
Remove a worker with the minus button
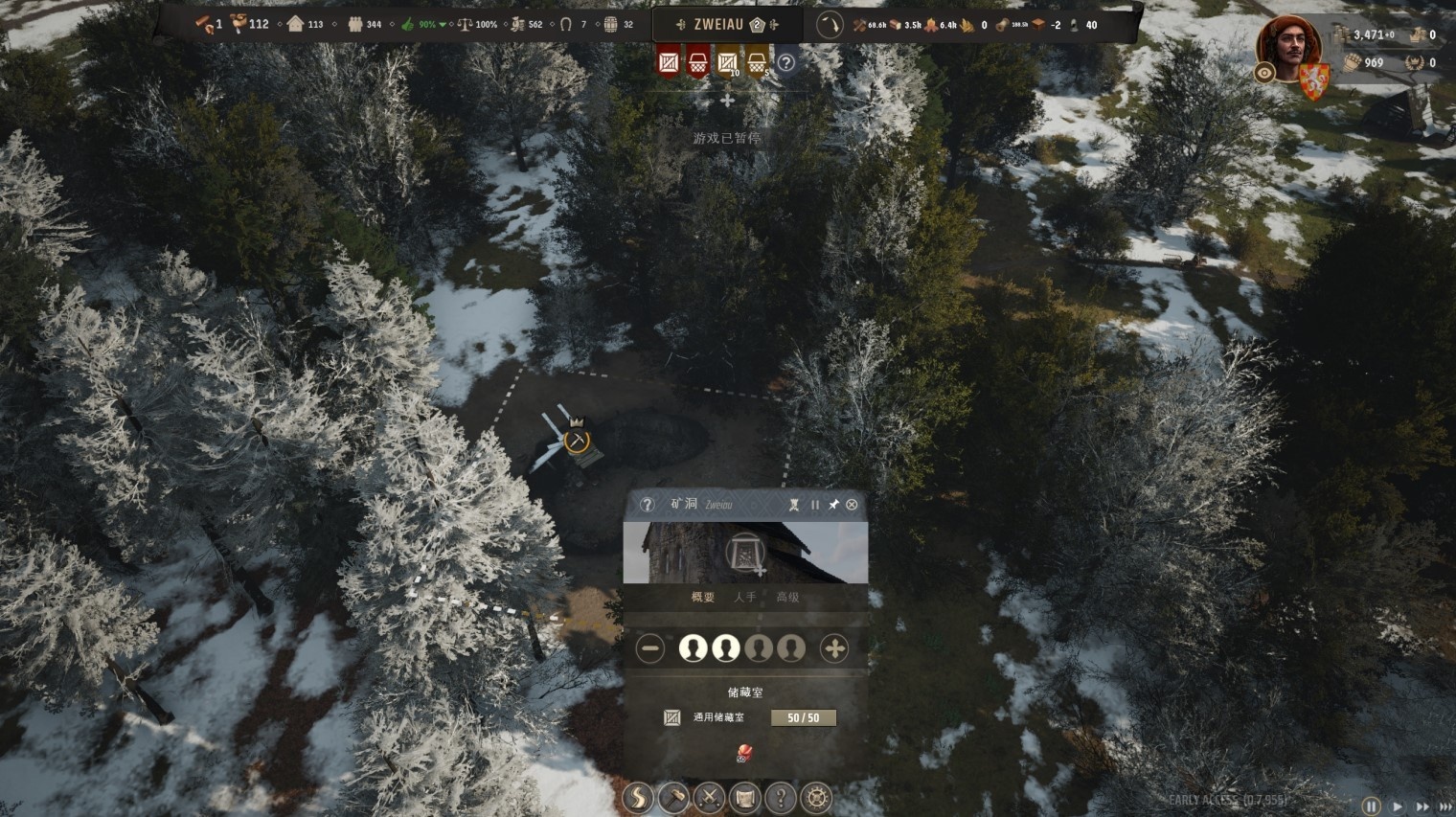650,648
